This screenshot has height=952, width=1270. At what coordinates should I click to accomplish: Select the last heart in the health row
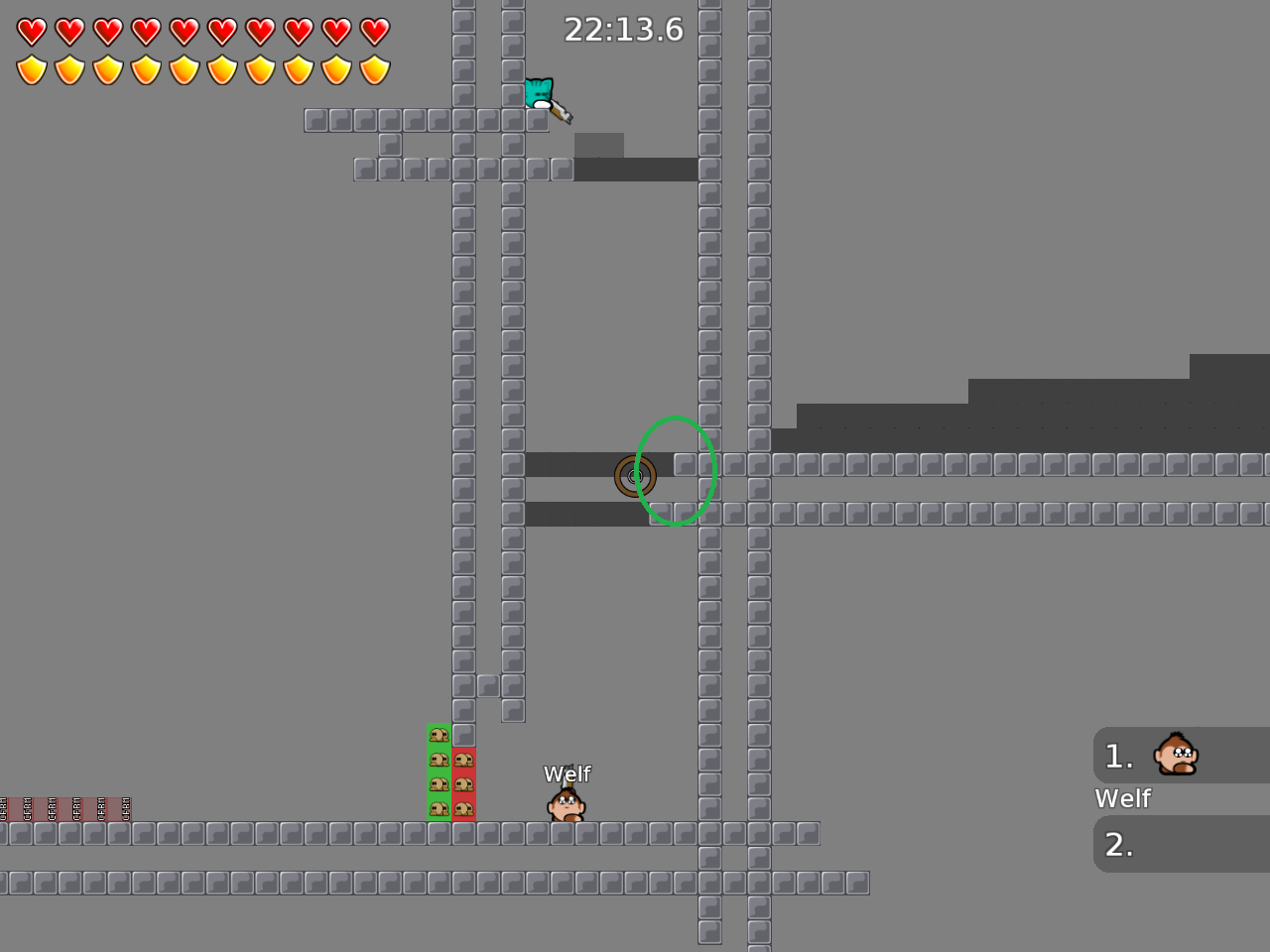coord(375,31)
